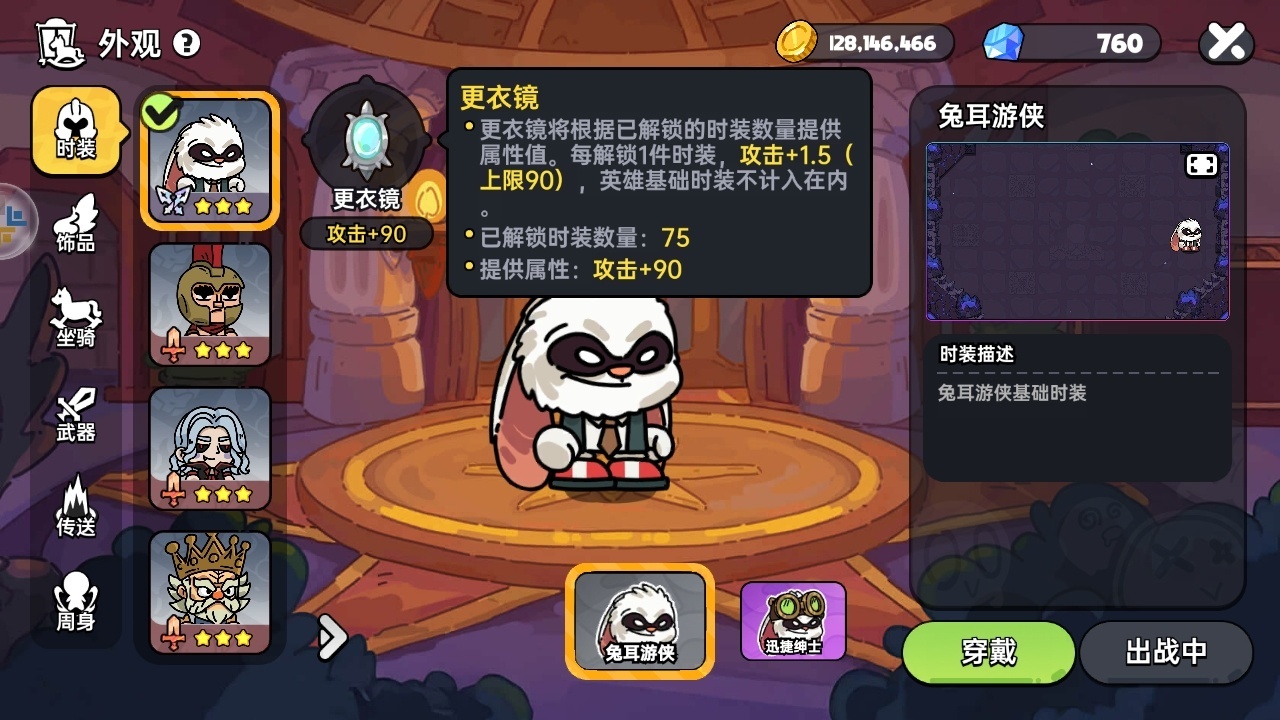Viewport: 1280px width, 720px height.
Task: Select the silver-haired hero portrait
Action: [x=210, y=448]
